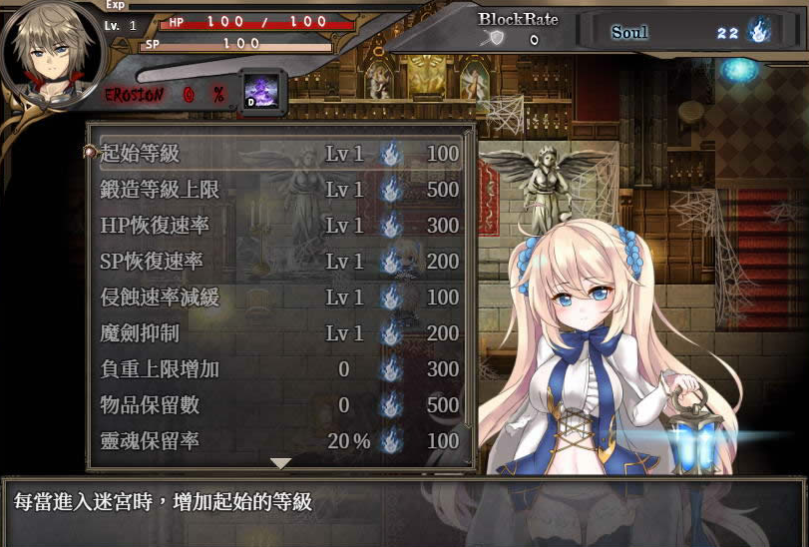This screenshot has height=547, width=809.
Task: Select the 靈魂保留率 upgrade row
Action: click(x=280, y=441)
